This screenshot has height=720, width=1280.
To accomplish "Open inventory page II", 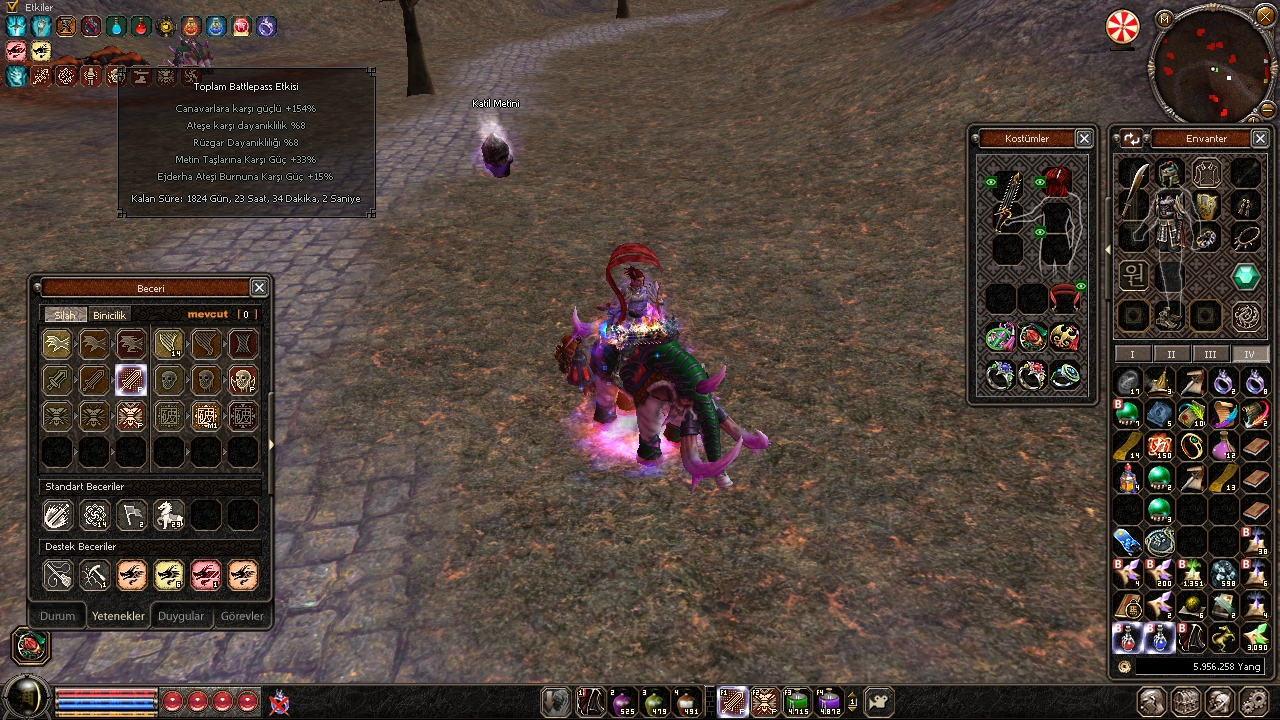I will (x=1171, y=354).
